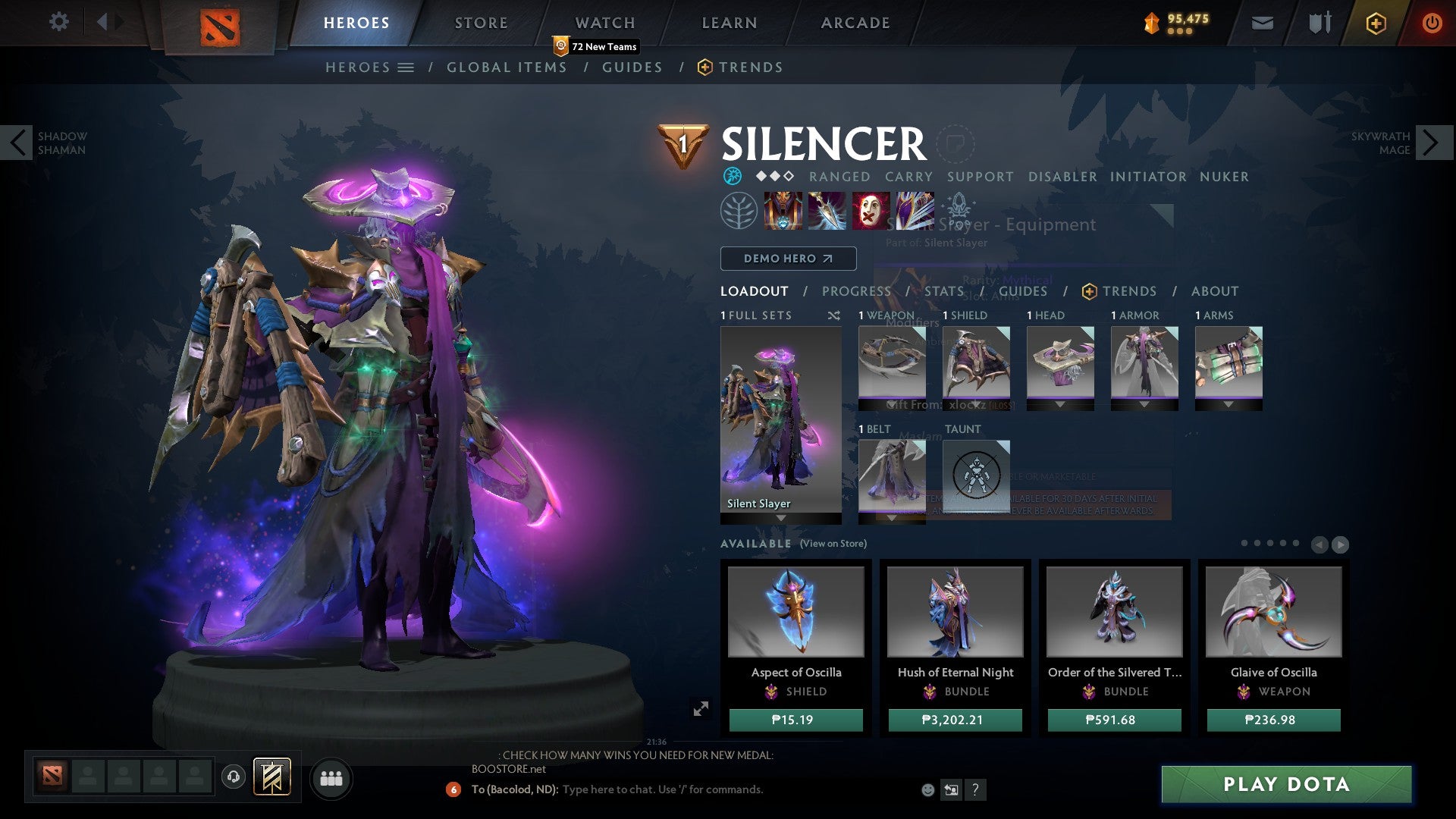1456x819 pixels.
Task: Click the Demo Hero button
Action: click(x=787, y=259)
